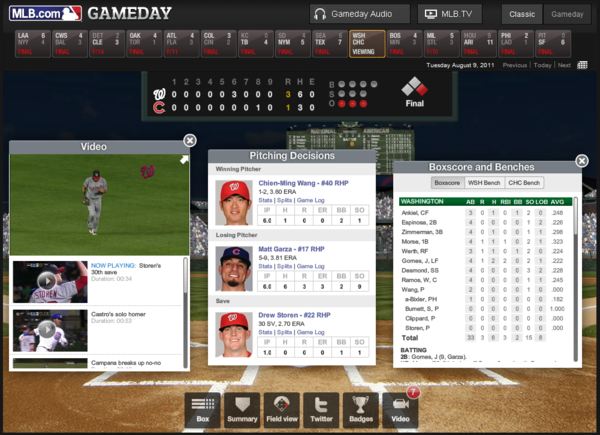Close the Video panel
Viewport: 600px width, 435px height.
(x=190, y=141)
